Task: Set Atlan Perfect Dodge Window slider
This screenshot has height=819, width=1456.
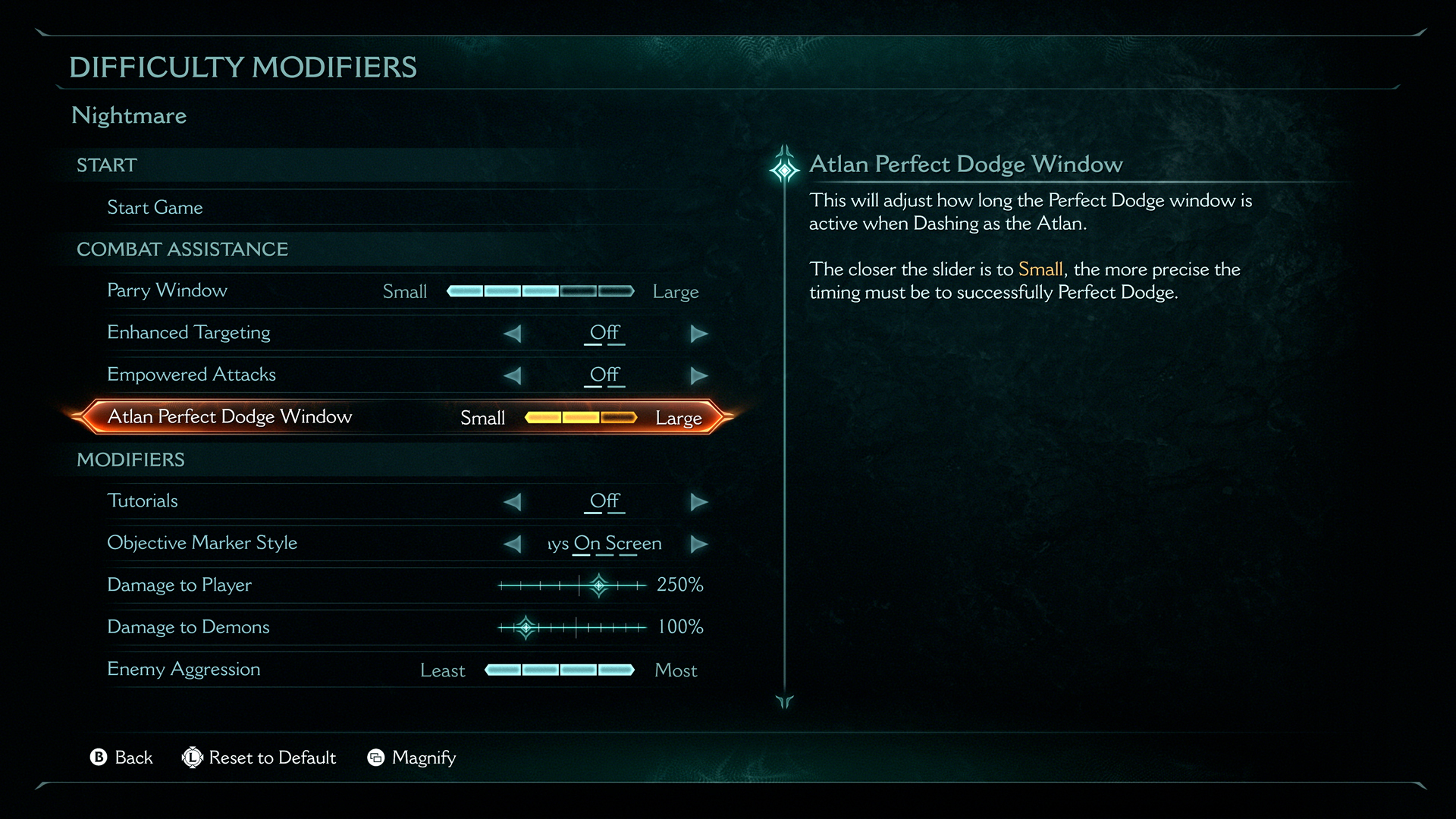Action: point(581,418)
